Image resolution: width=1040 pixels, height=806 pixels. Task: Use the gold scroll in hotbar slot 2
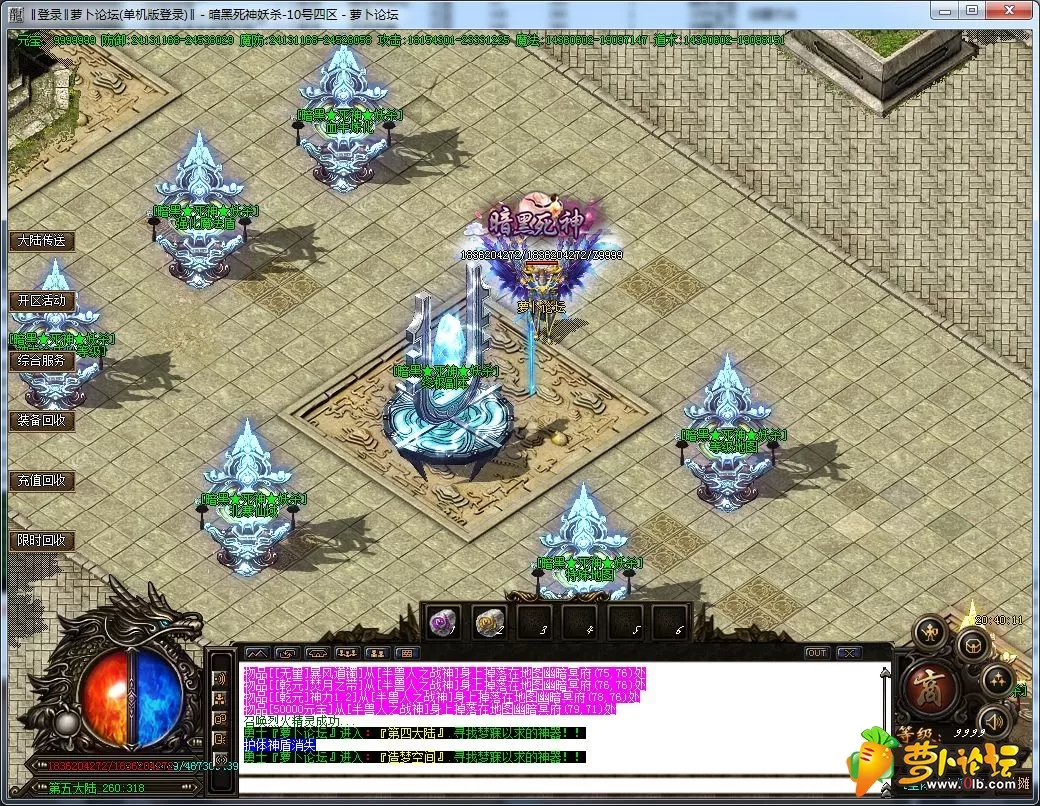(490, 621)
